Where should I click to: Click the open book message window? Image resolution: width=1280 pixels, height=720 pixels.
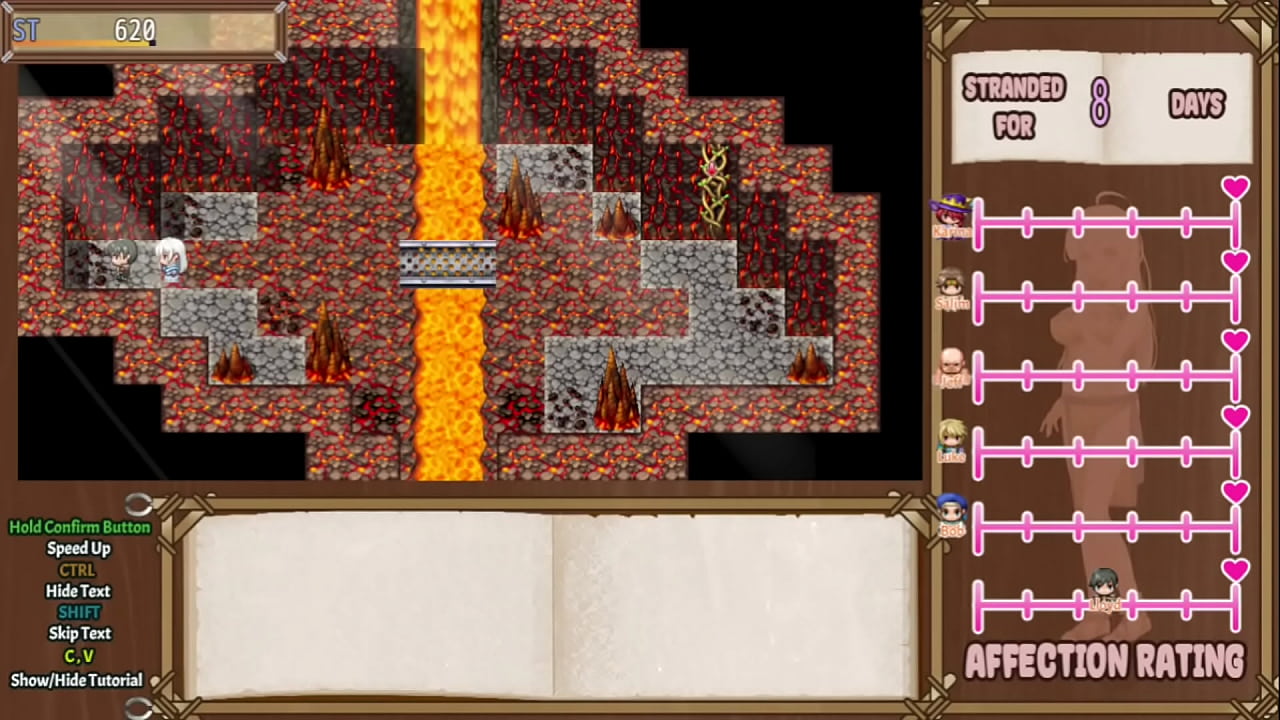pos(552,604)
